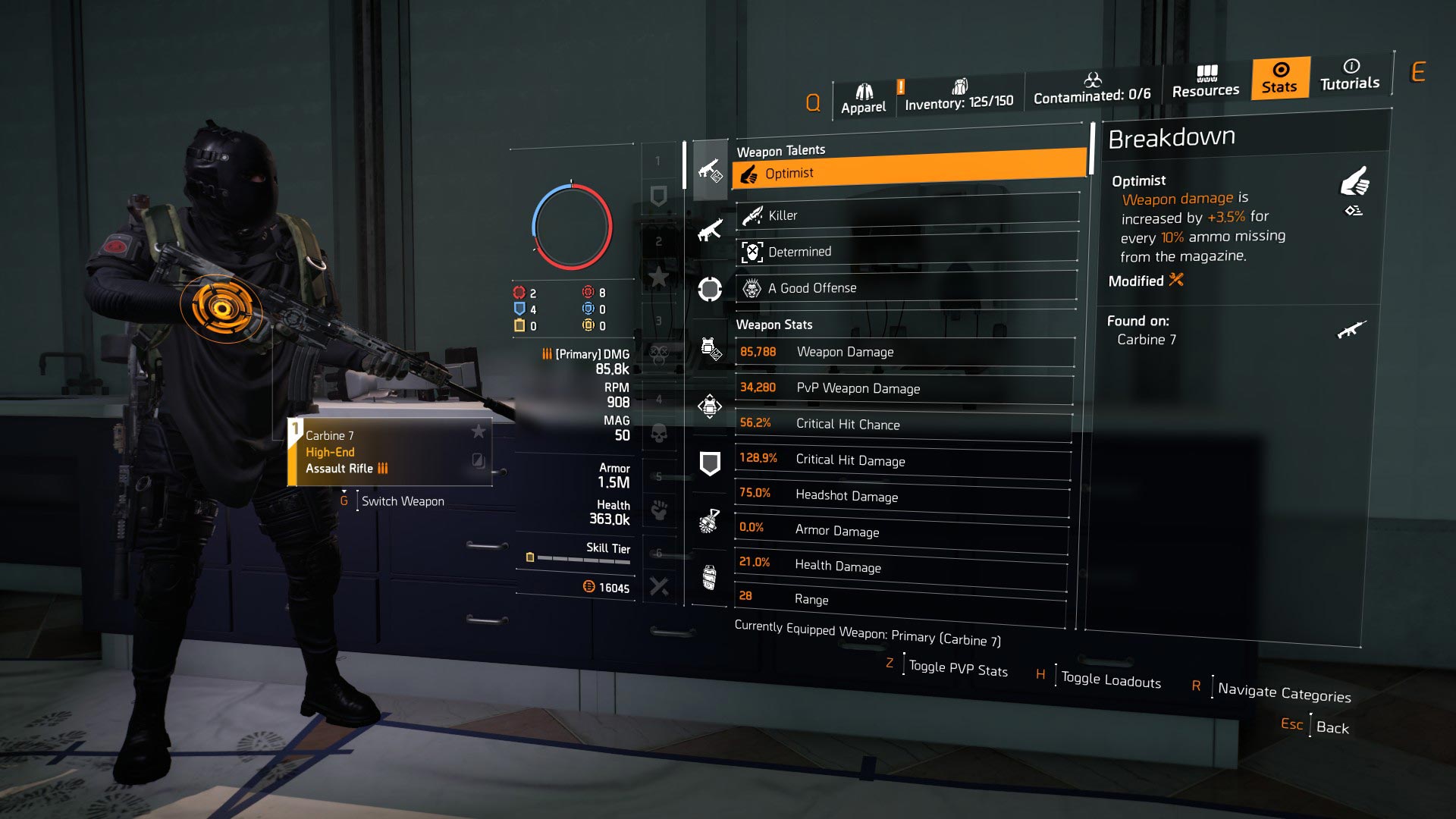This screenshot has height=819, width=1456.
Task: Click the Resources panel icon
Action: click(1205, 83)
